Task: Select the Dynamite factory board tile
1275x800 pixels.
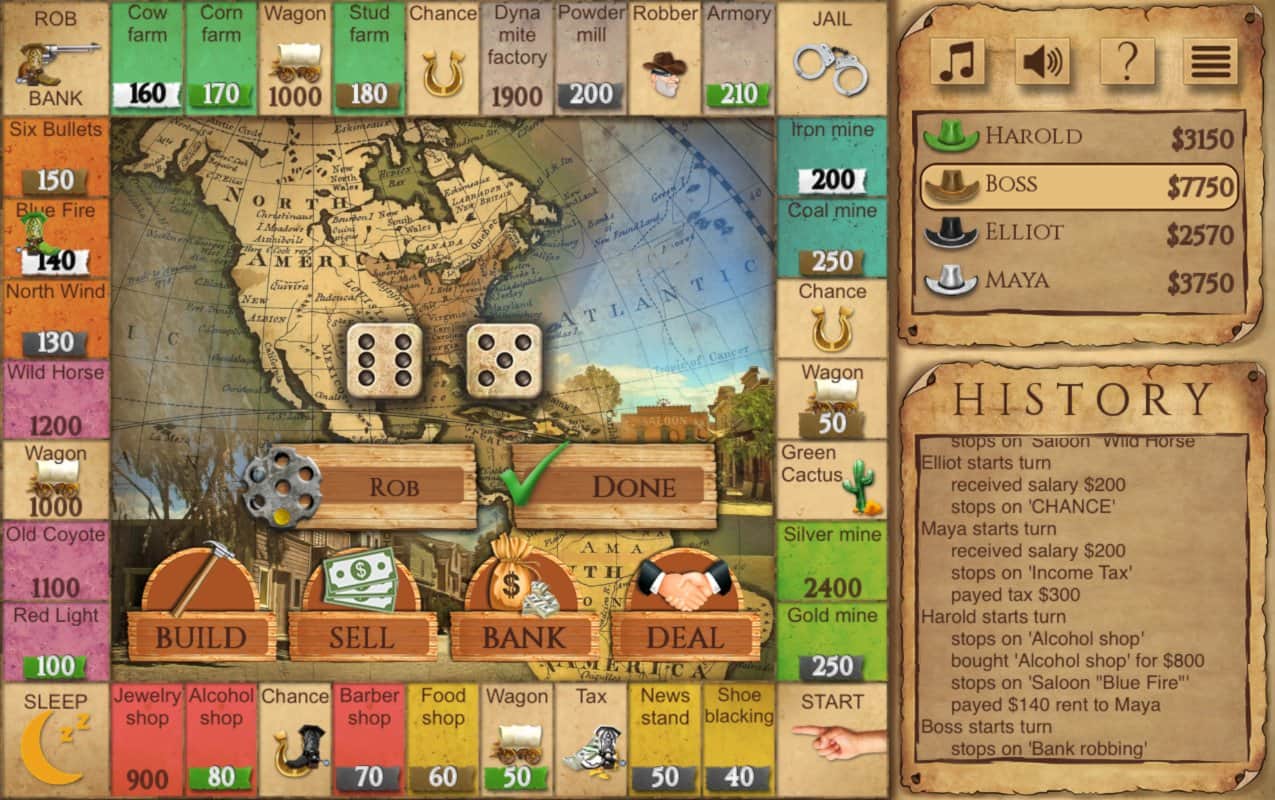Action: pos(517,58)
